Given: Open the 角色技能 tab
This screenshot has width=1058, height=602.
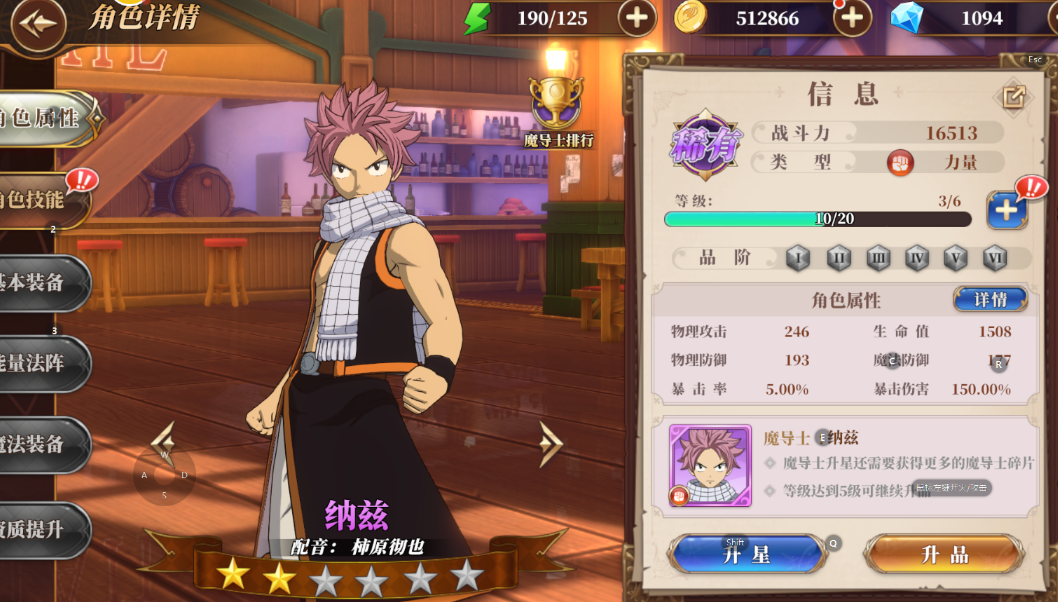Looking at the screenshot, I should tap(40, 199).
